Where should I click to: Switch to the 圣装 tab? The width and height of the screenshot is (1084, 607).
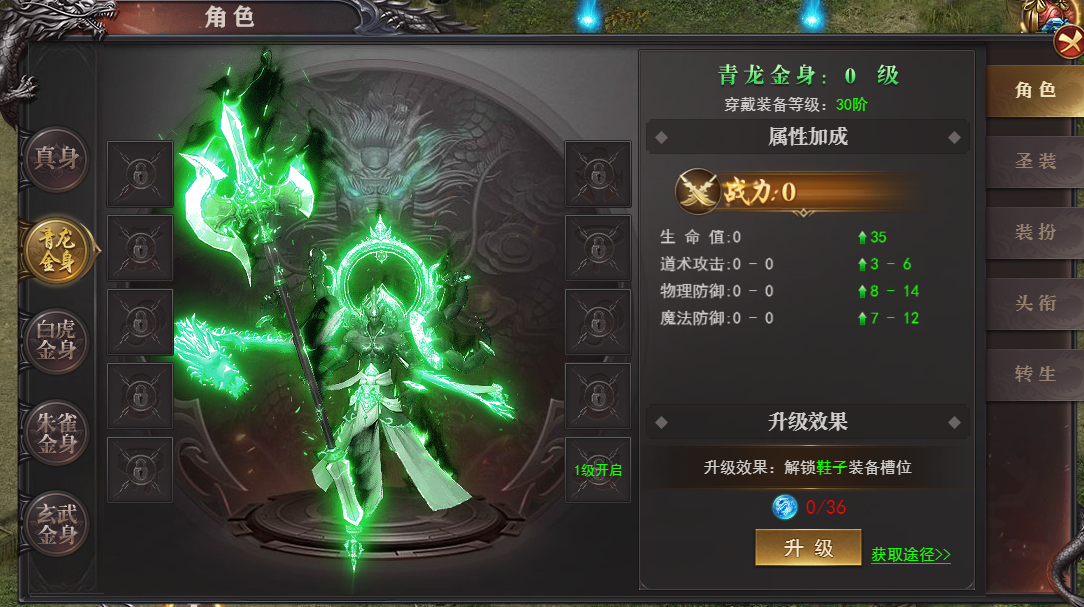[1035, 161]
